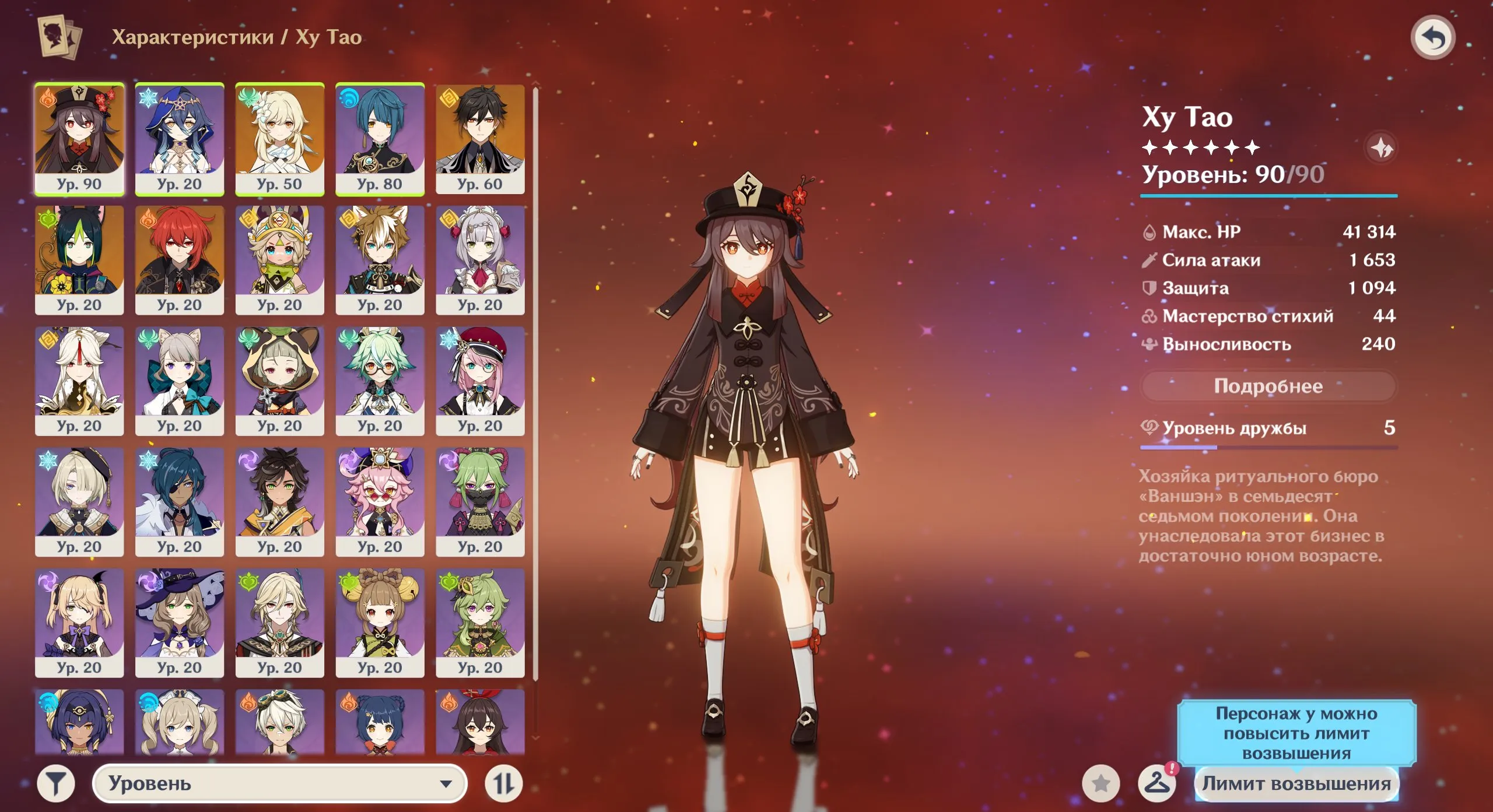Click the back arrow button
Viewport: 1493px width, 812px height.
point(1432,38)
